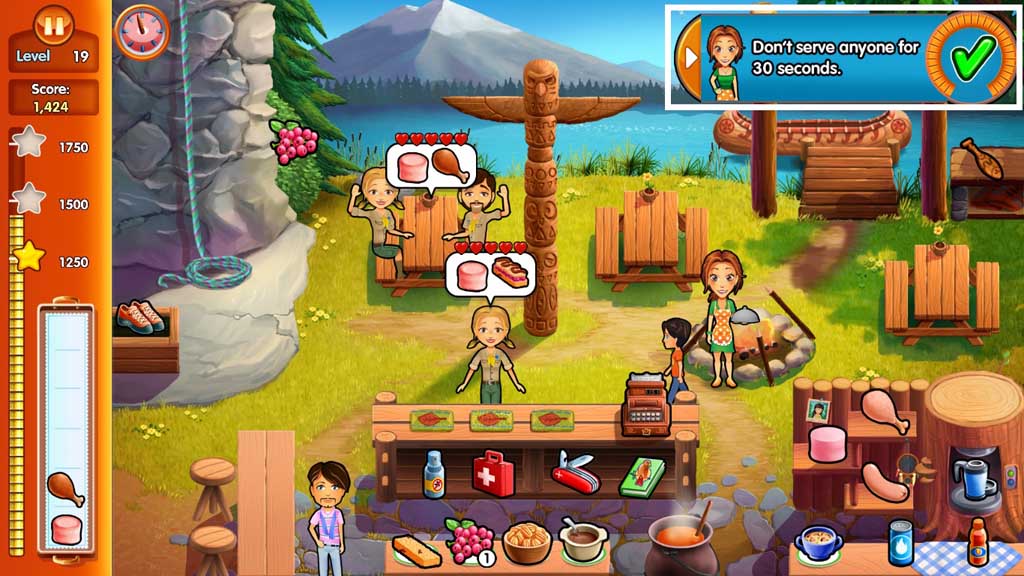Click the green checkmark on the challenge panel
This screenshot has width=1024, height=576.
[x=970, y=55]
